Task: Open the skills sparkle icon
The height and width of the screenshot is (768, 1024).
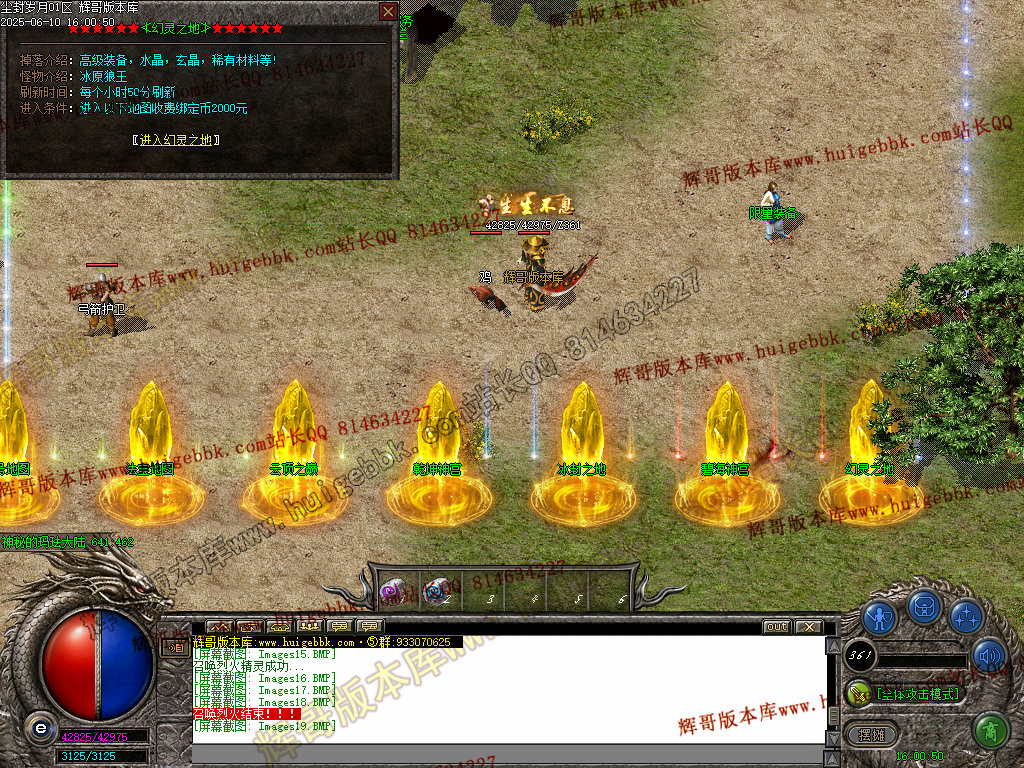Action: point(966,617)
